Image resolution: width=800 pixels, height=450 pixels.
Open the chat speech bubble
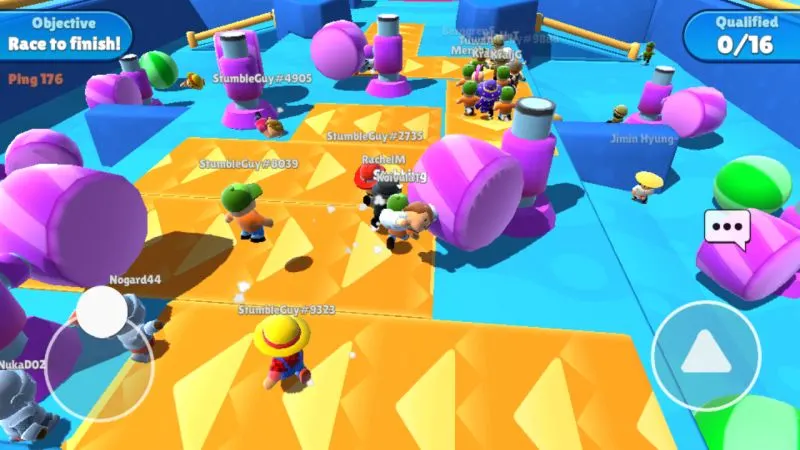727,227
